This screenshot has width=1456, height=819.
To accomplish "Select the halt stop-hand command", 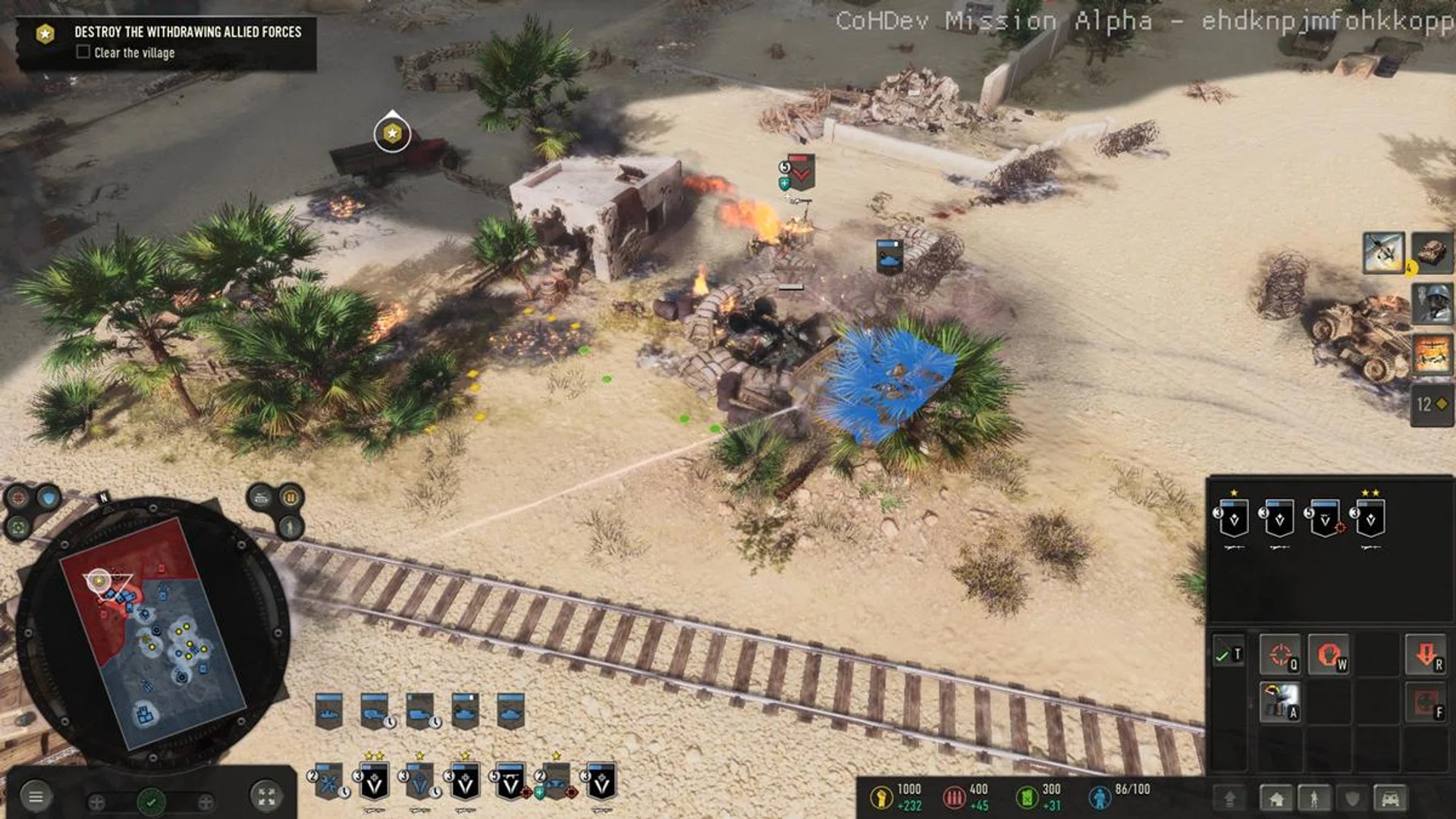I will tap(1329, 655).
